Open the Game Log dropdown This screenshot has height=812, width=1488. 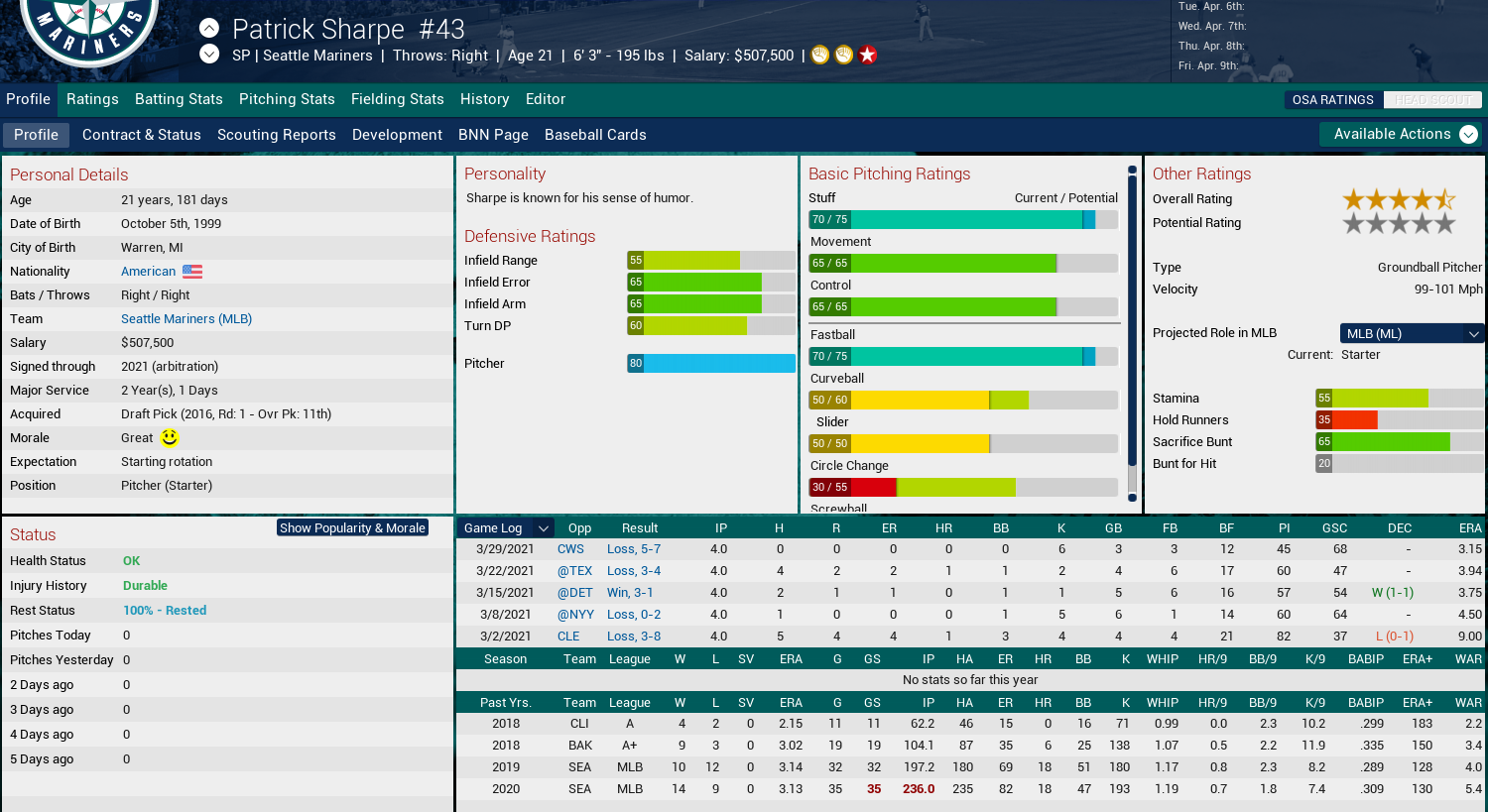(x=505, y=528)
